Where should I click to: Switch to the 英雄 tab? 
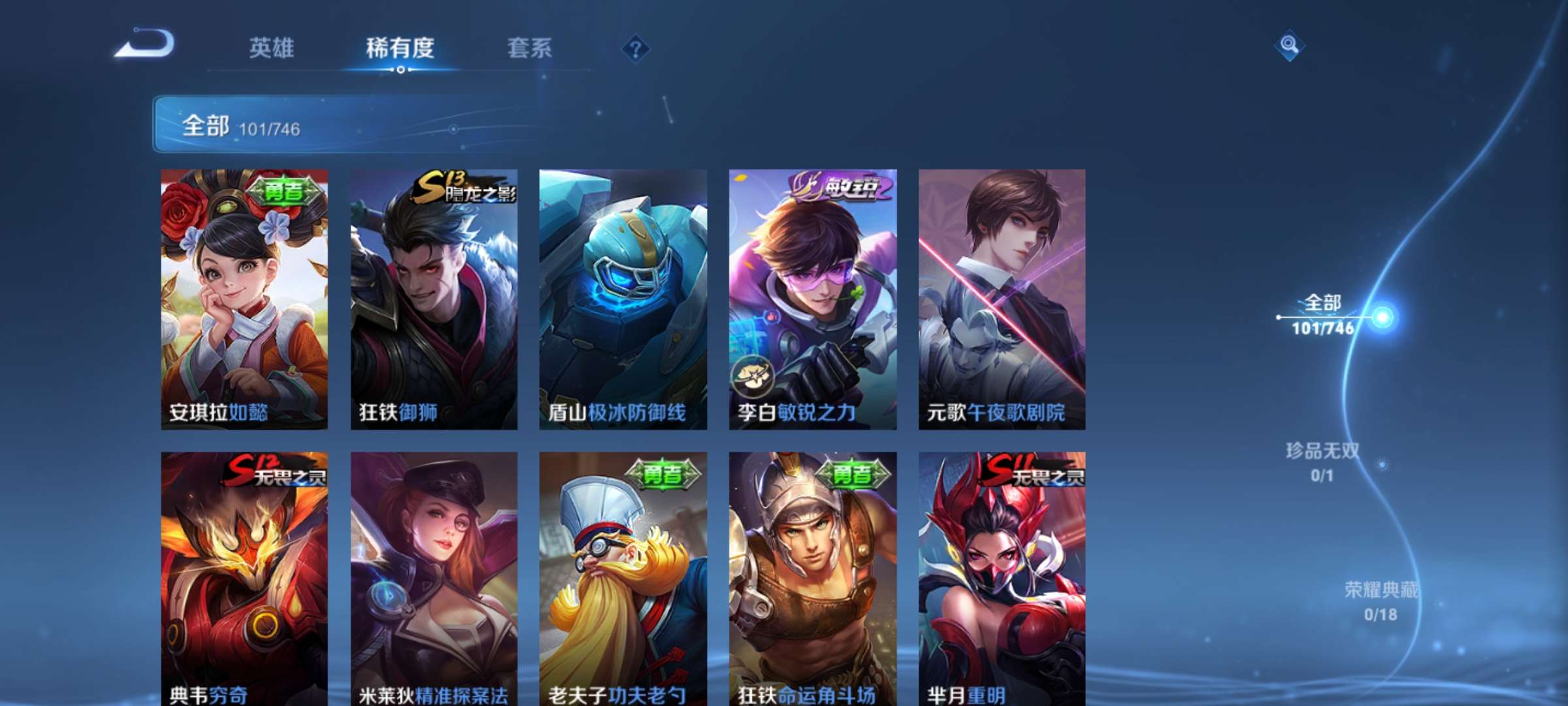[272, 47]
